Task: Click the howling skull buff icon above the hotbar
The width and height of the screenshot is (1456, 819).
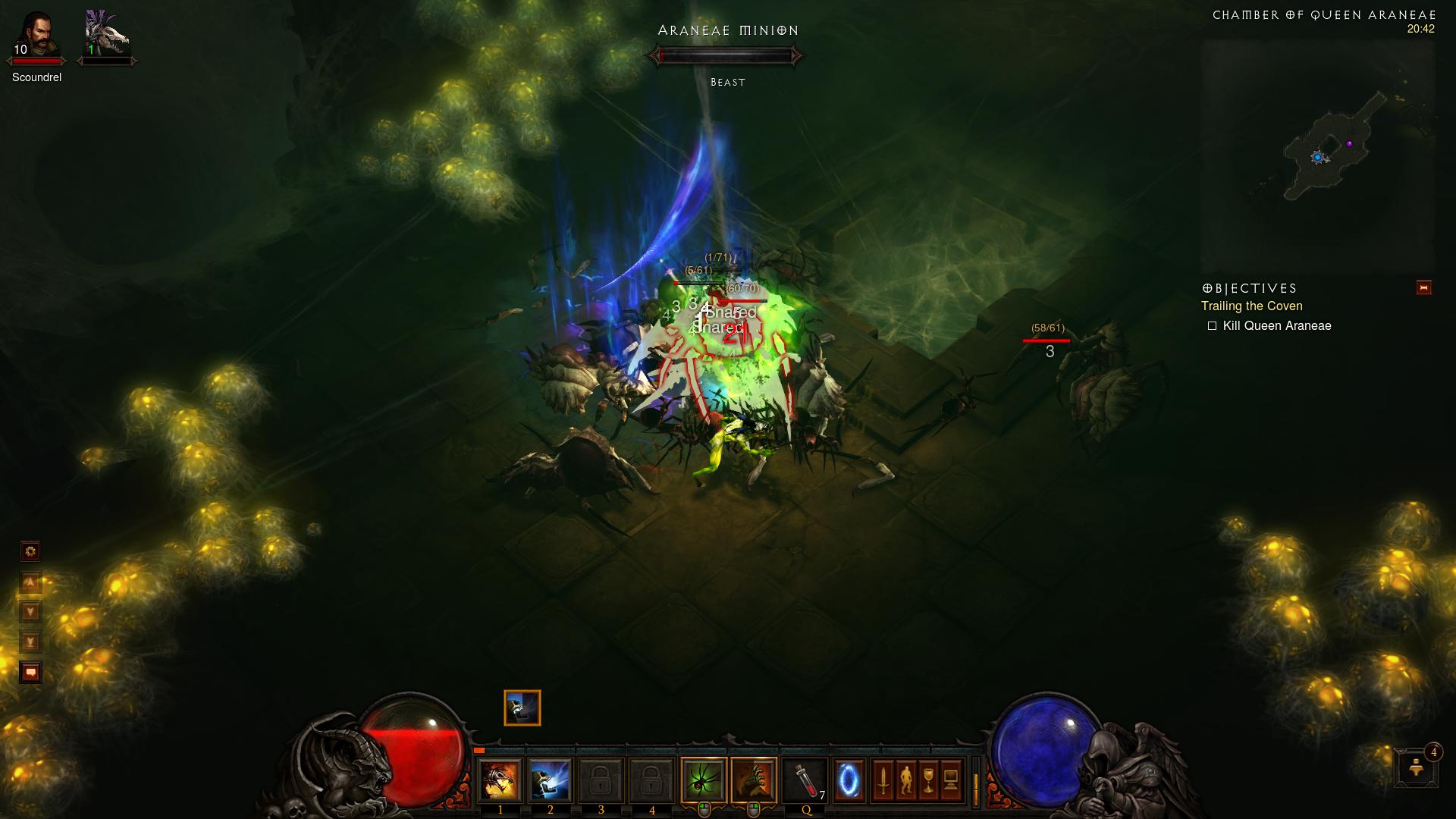Action: pyautogui.click(x=522, y=708)
